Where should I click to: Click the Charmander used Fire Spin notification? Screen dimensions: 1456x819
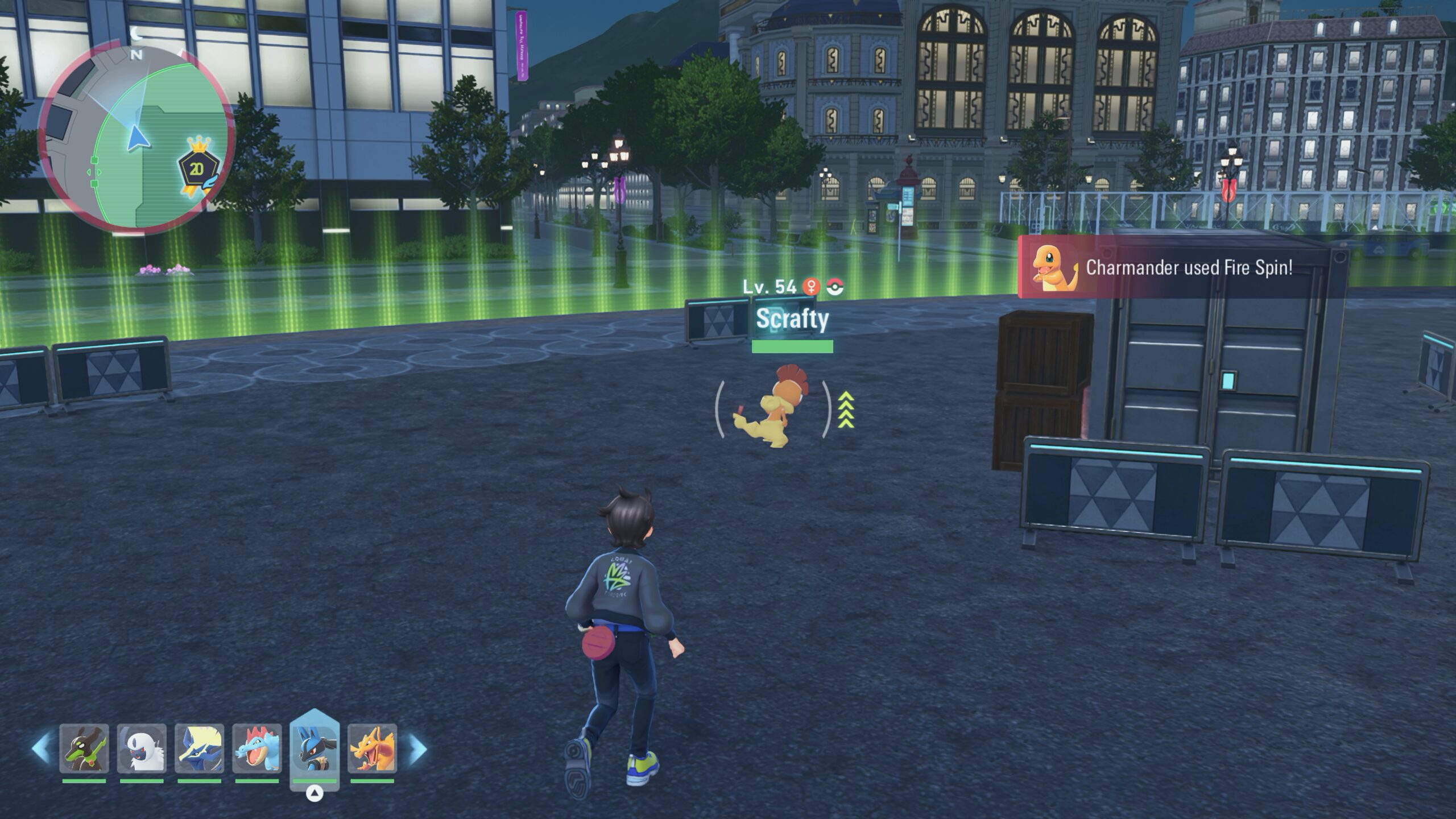coord(1189,268)
